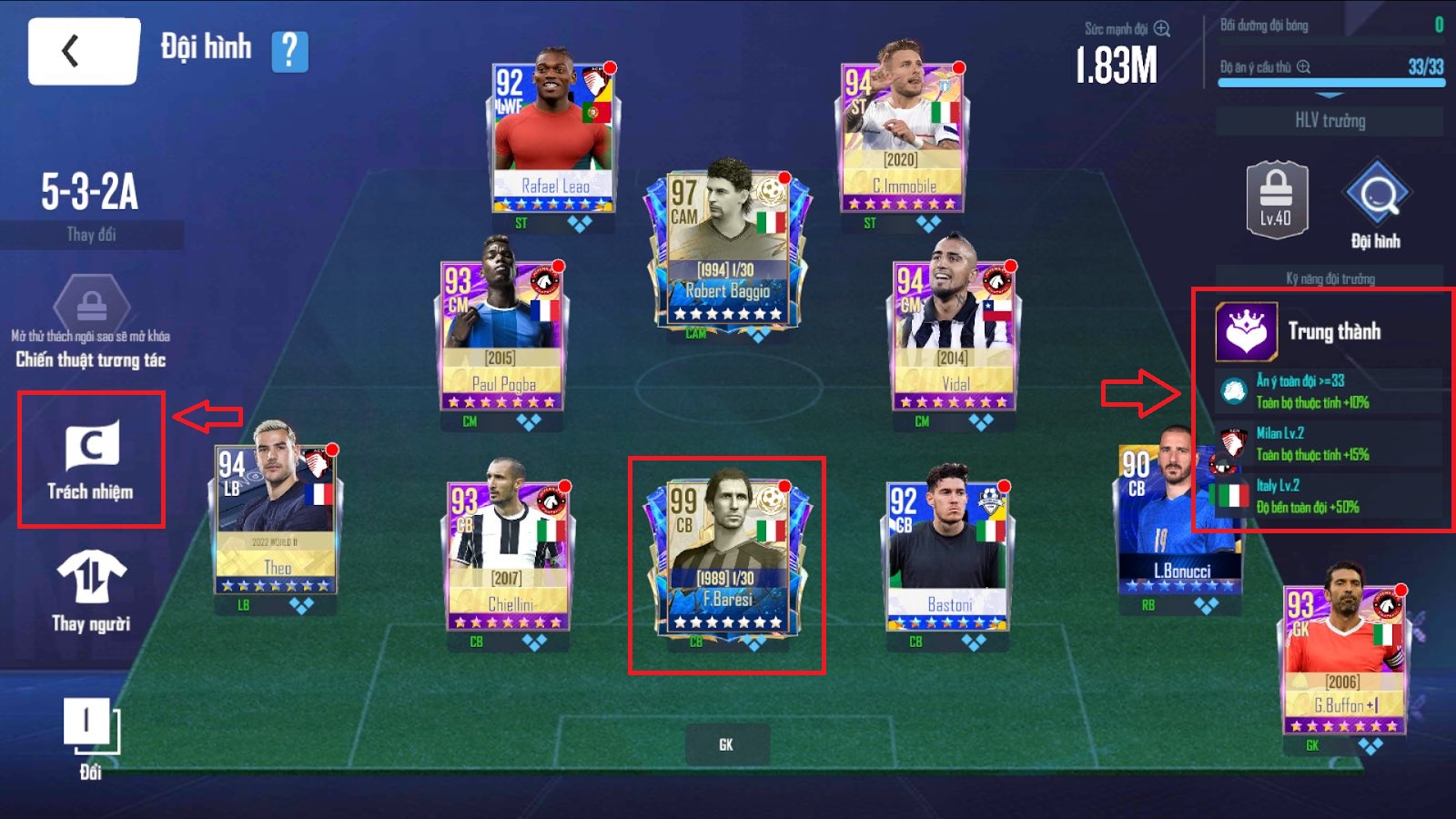The width and height of the screenshot is (1456, 819).
Task: Select the Paul Pogba midfielder card
Action: coord(501,335)
